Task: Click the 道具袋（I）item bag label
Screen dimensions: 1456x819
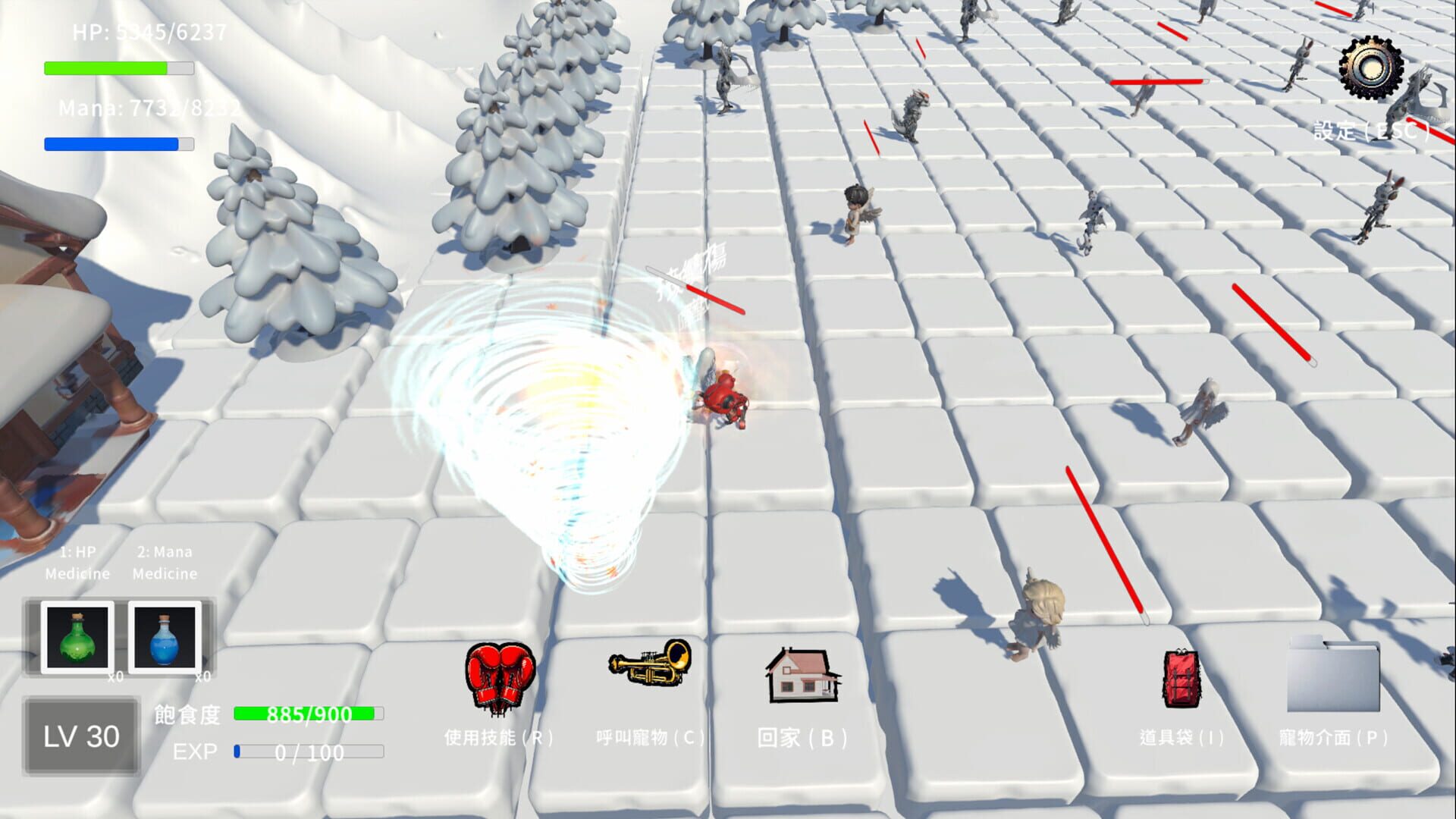Action: pos(1183,736)
